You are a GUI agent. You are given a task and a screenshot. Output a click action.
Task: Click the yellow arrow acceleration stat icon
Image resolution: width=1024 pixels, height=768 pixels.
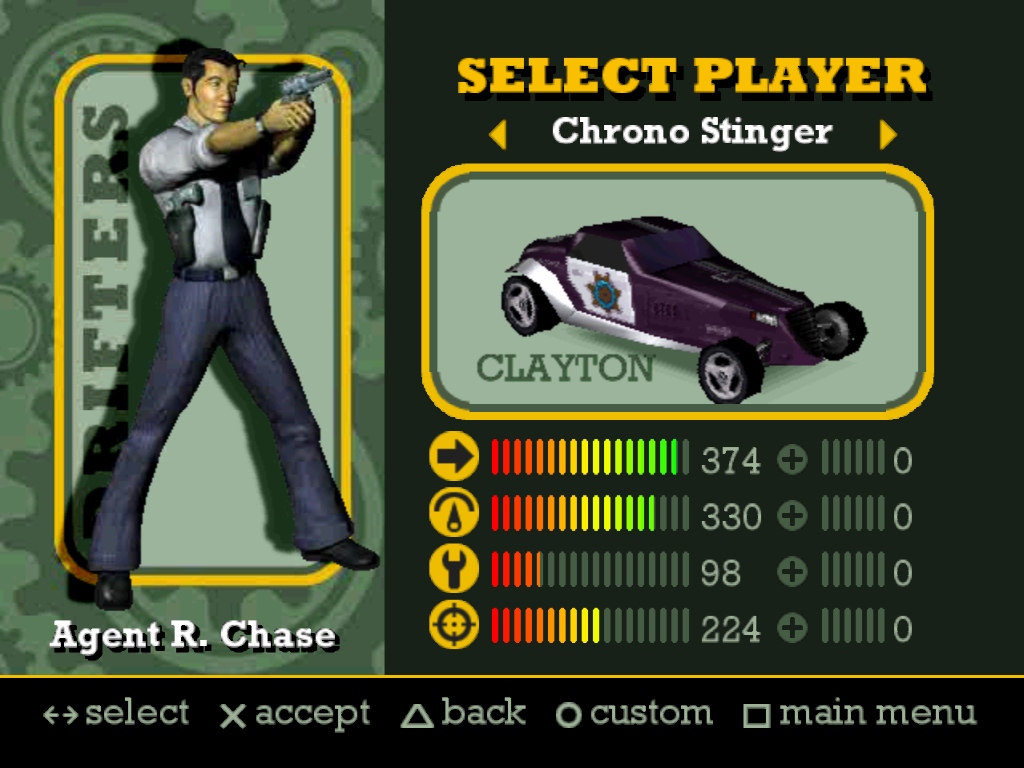pyautogui.click(x=454, y=458)
